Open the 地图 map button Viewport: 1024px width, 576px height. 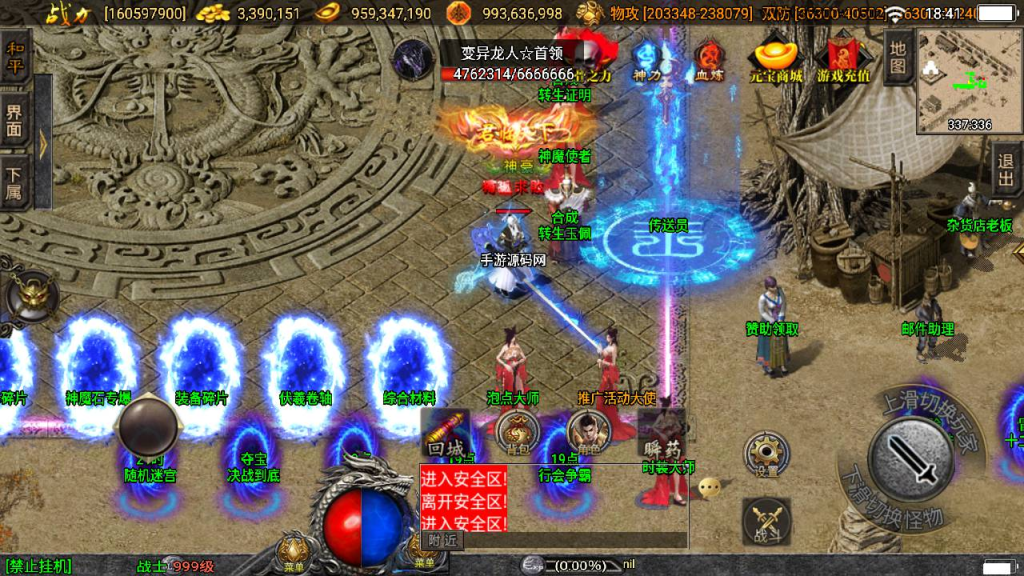(898, 58)
